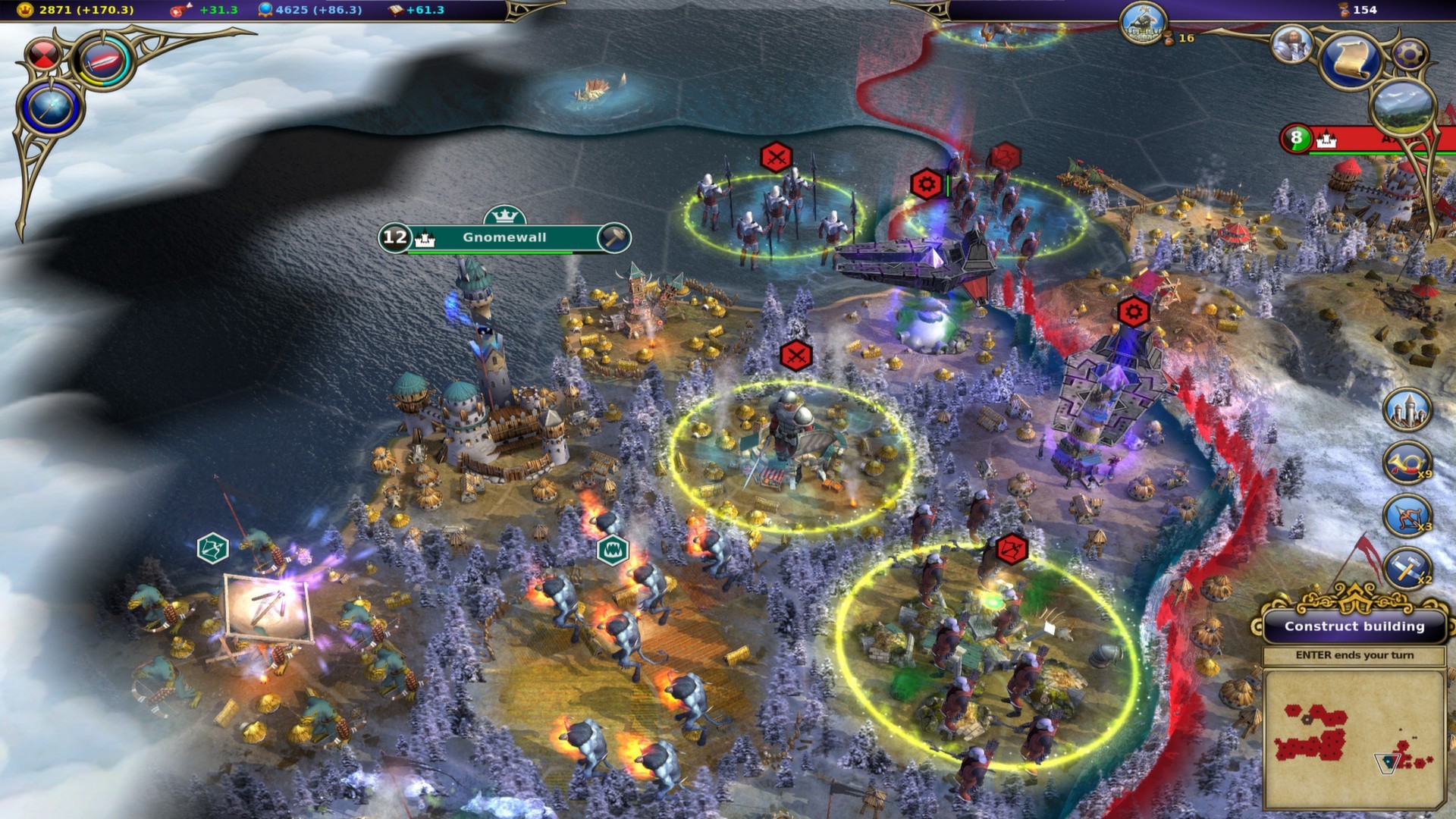The image size is (1456, 819).
Task: Open the parchment scroll menu
Action: [1352, 59]
